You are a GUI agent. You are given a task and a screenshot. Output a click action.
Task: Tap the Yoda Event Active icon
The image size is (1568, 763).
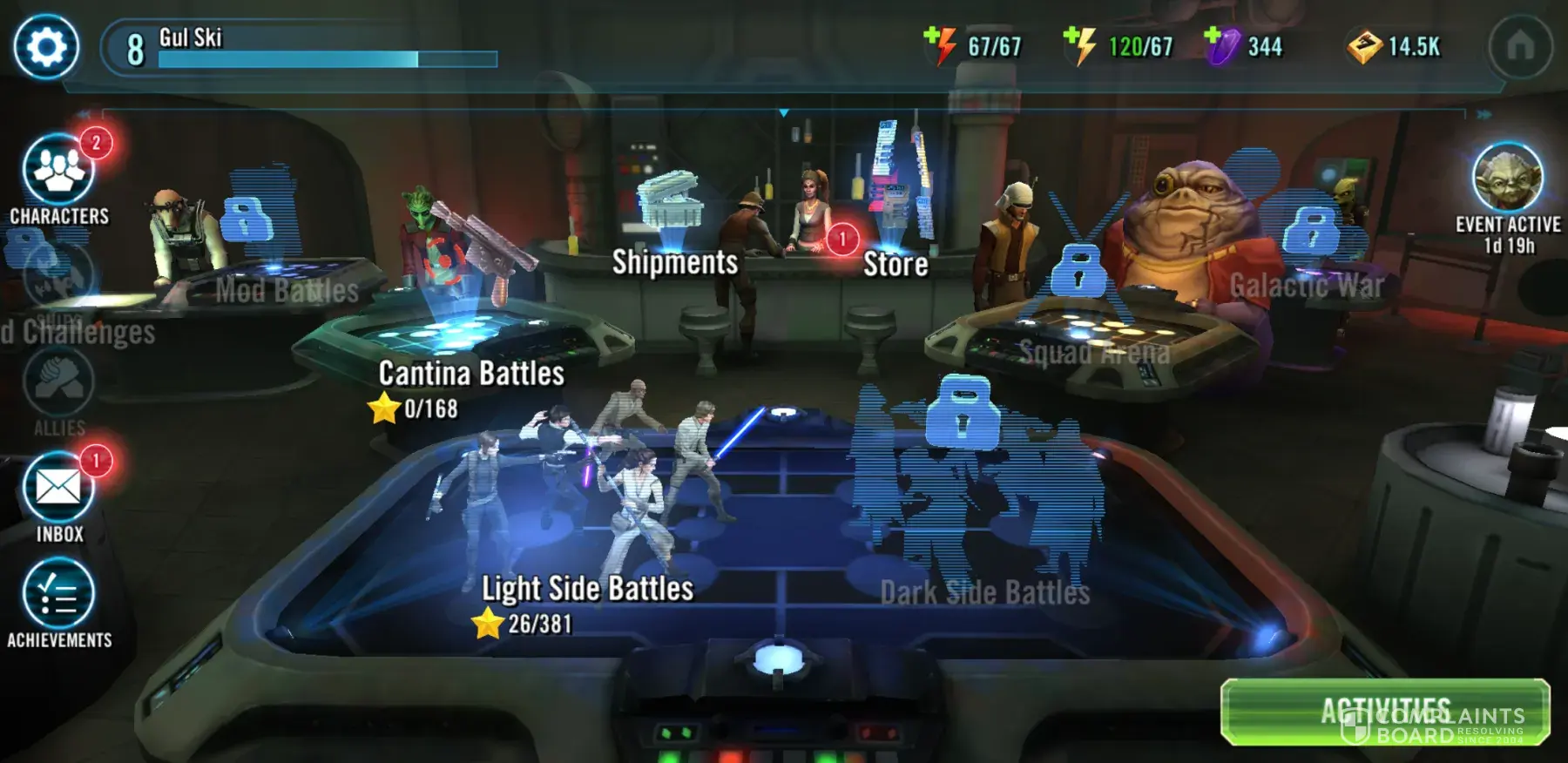tap(1507, 178)
